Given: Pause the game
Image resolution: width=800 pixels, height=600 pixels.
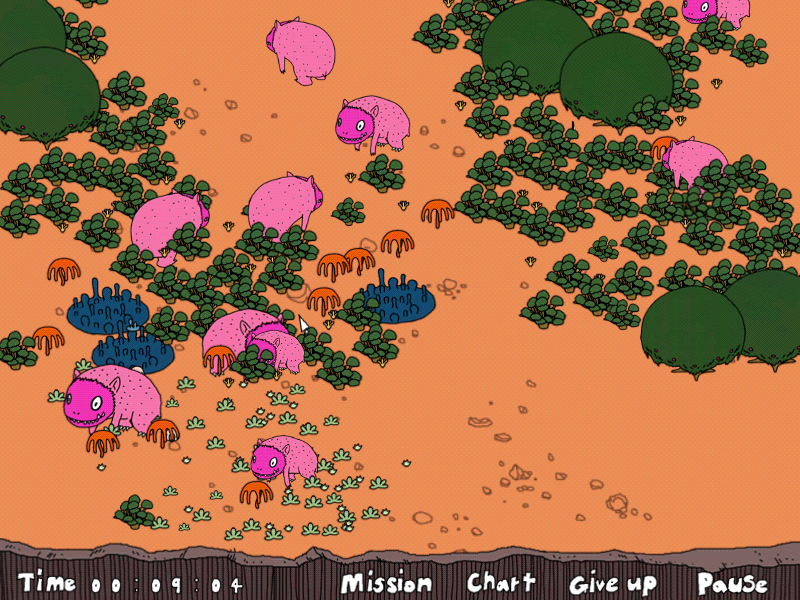Looking at the screenshot, I should (732, 583).
